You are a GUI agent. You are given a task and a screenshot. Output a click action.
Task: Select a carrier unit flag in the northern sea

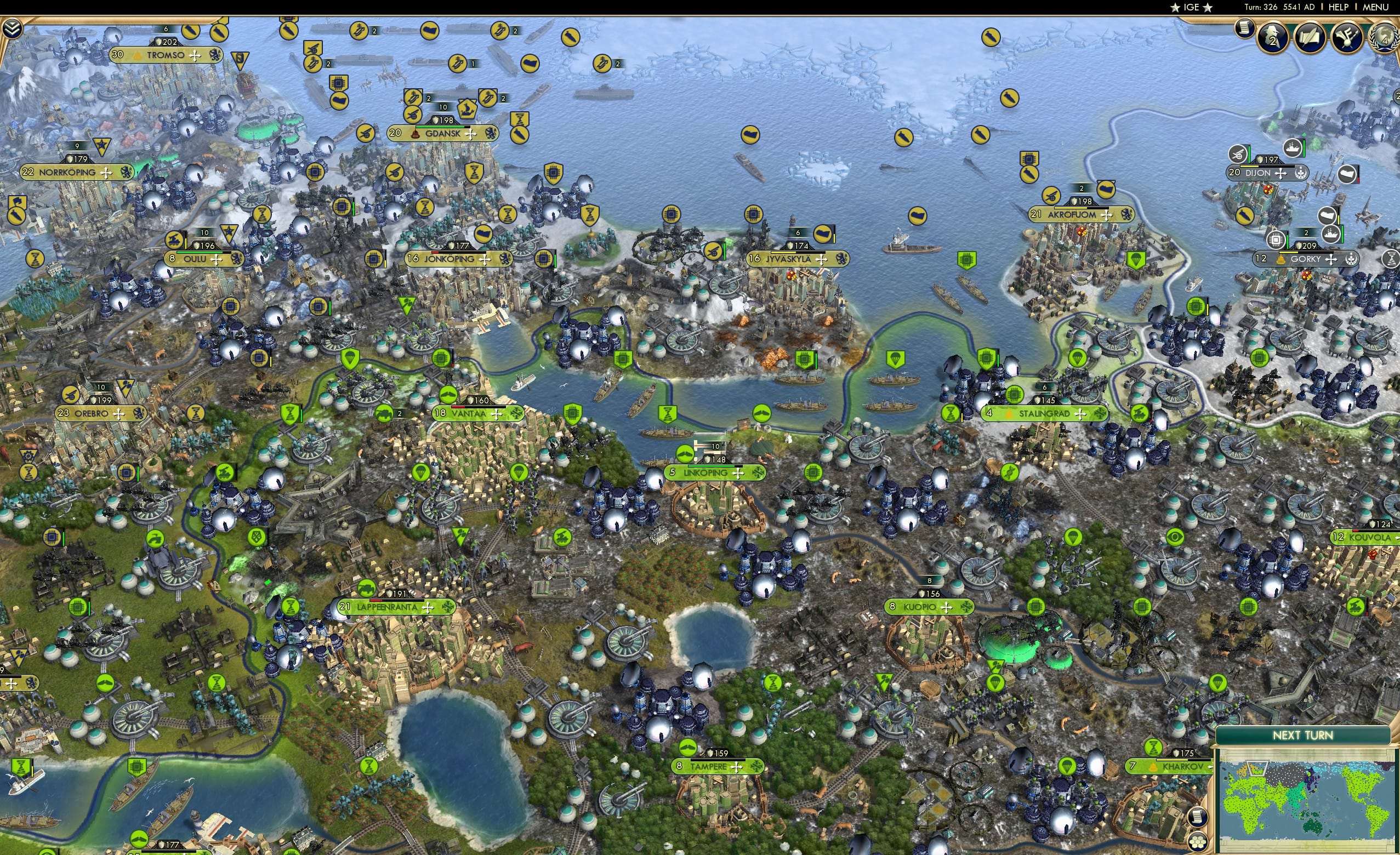[361, 30]
